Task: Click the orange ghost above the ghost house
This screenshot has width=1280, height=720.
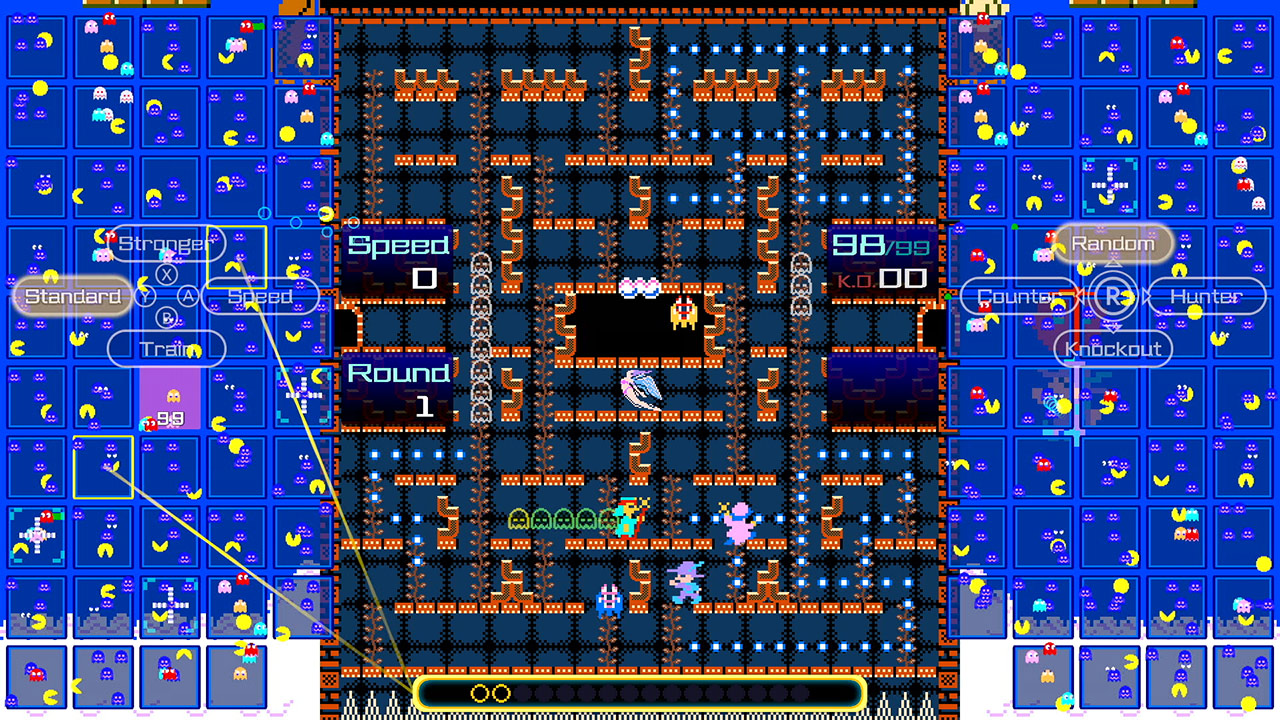Action: (x=685, y=315)
